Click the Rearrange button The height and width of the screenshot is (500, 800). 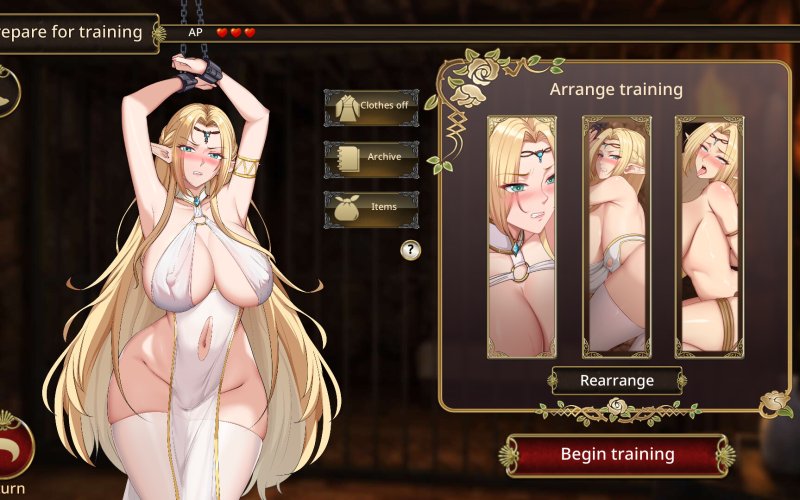point(616,381)
